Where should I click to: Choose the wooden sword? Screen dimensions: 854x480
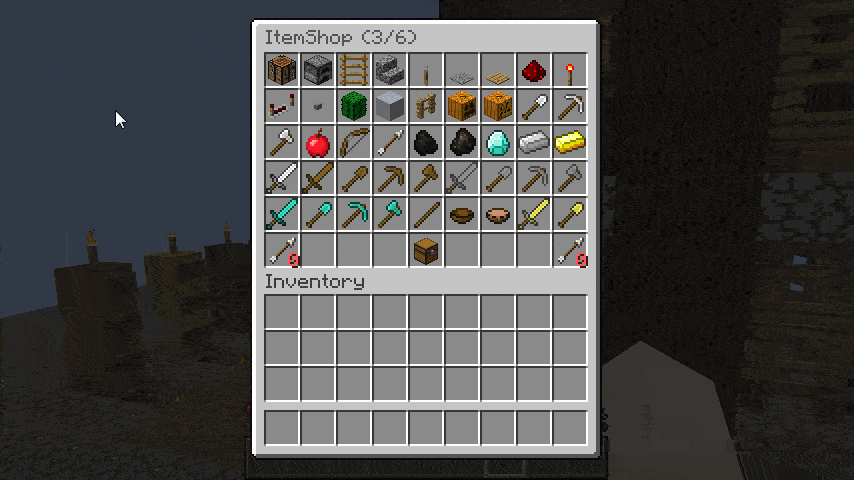pos(318,179)
